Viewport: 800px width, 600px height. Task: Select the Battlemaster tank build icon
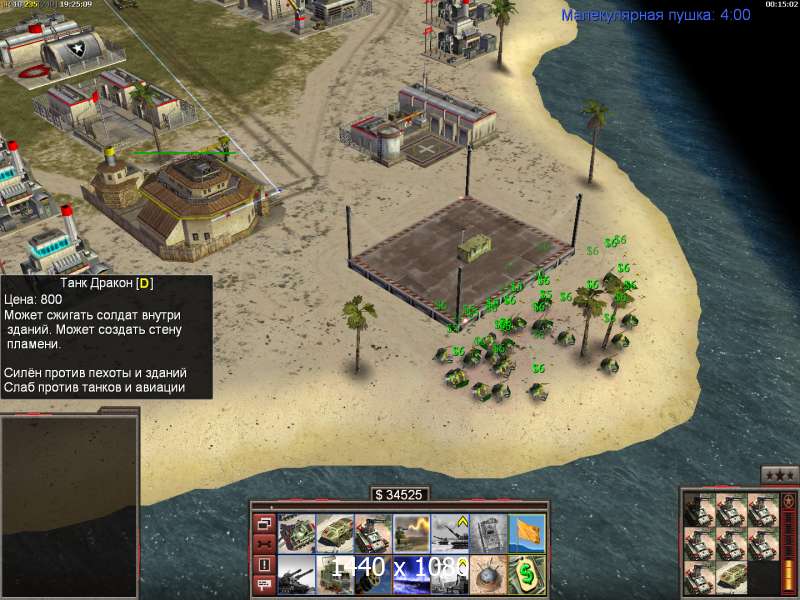(x=297, y=532)
